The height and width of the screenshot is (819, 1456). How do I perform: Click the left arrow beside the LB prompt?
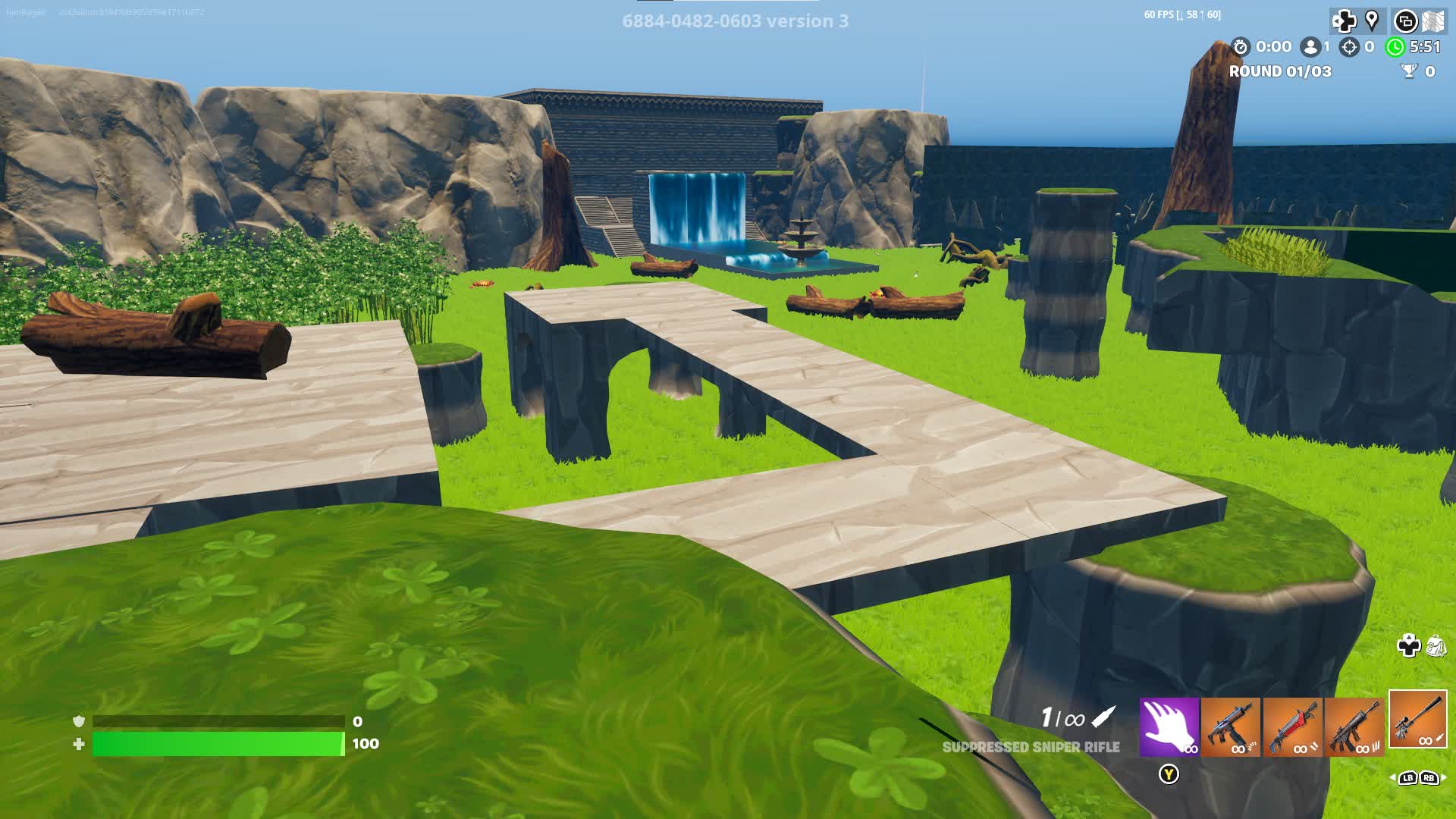(x=1392, y=778)
